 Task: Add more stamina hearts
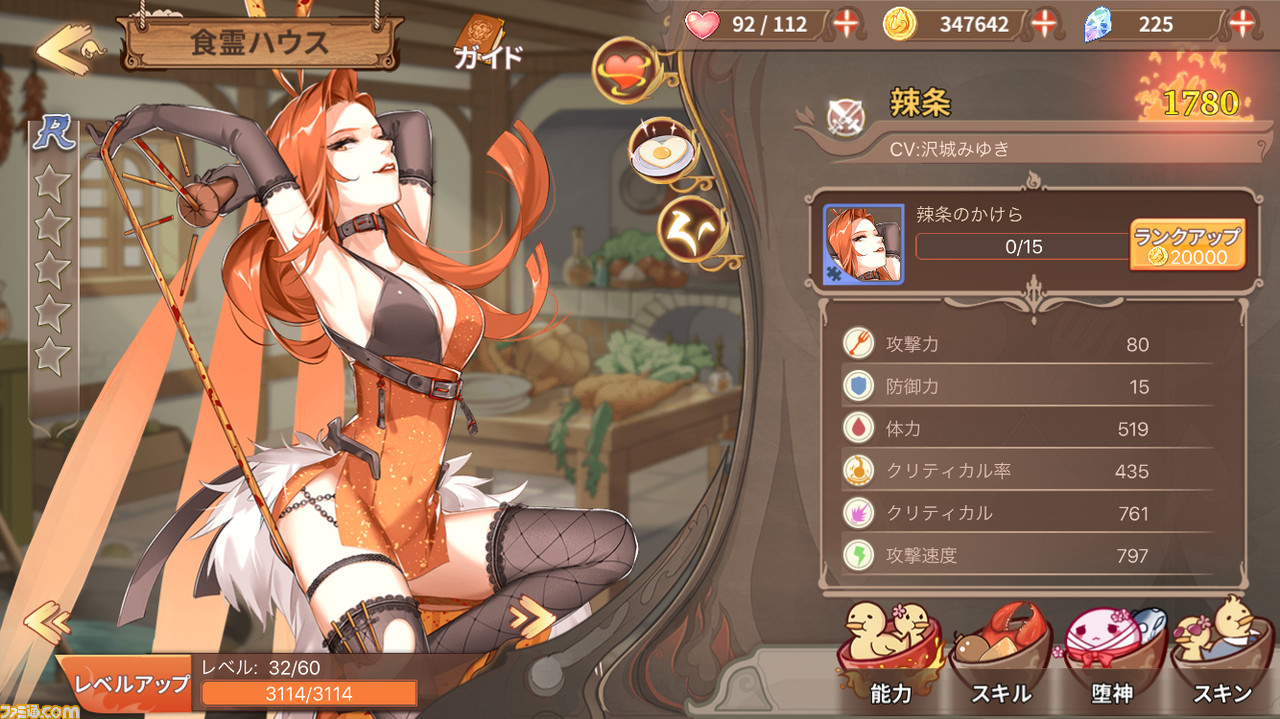tap(846, 23)
